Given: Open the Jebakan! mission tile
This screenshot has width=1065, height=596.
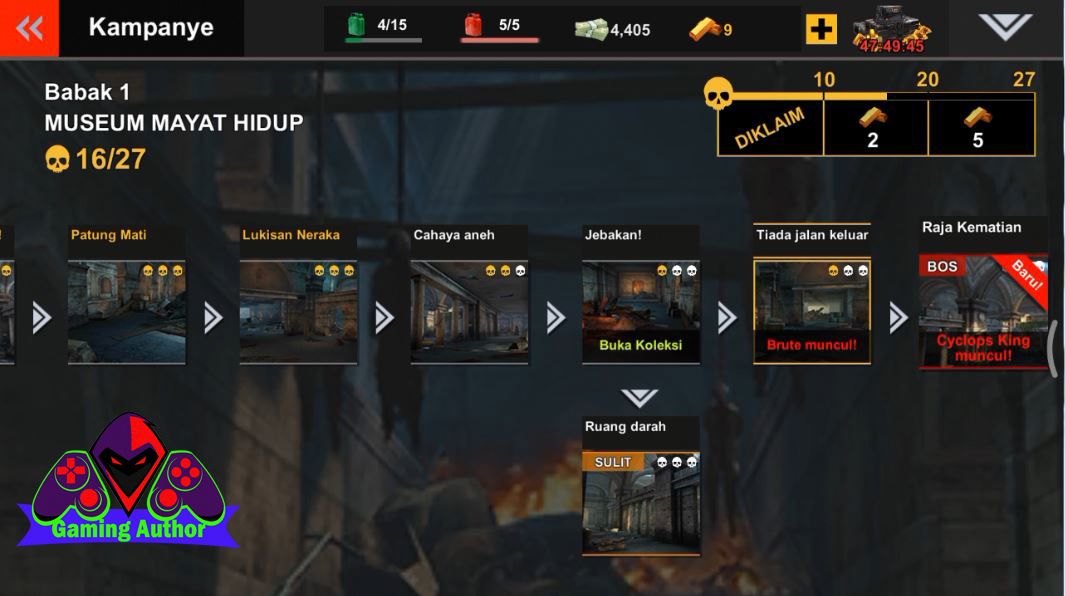Looking at the screenshot, I should (641, 311).
